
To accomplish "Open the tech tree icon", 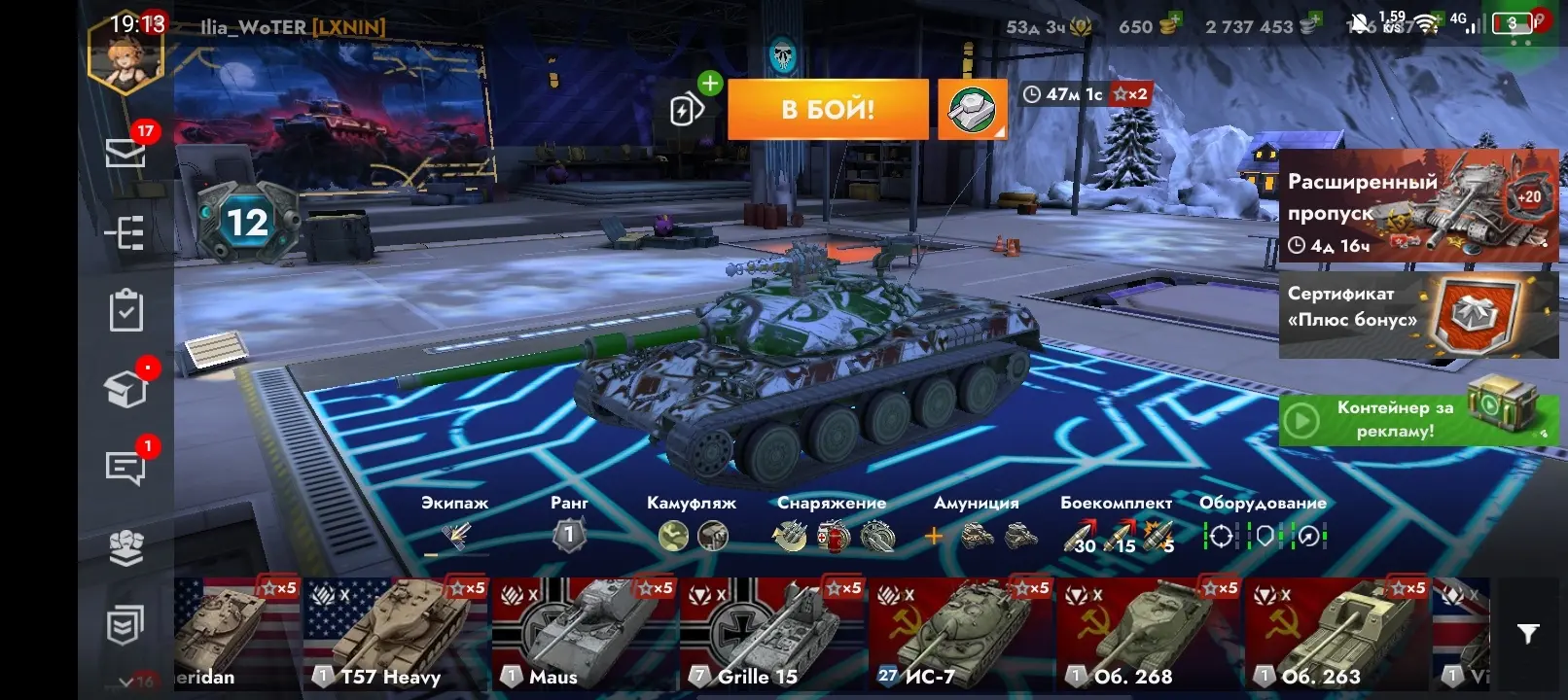I will (x=126, y=233).
